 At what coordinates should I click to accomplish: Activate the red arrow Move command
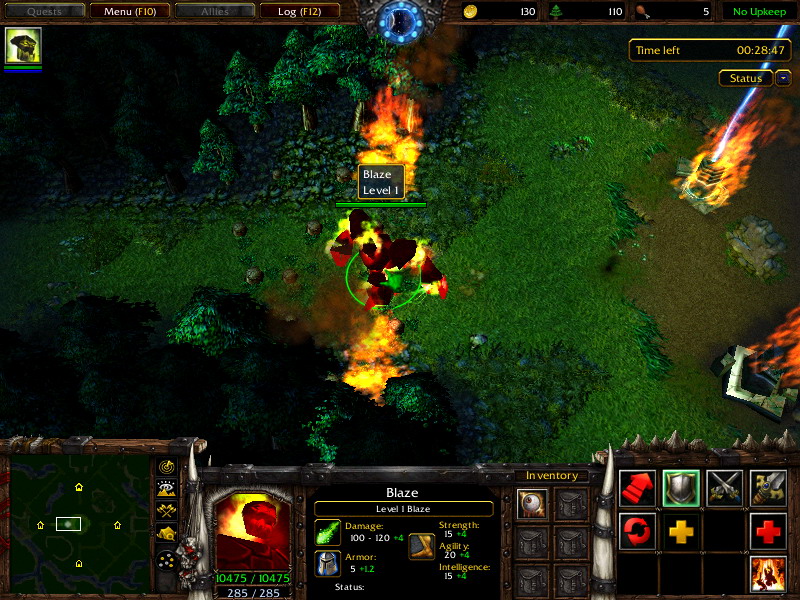[x=637, y=487]
